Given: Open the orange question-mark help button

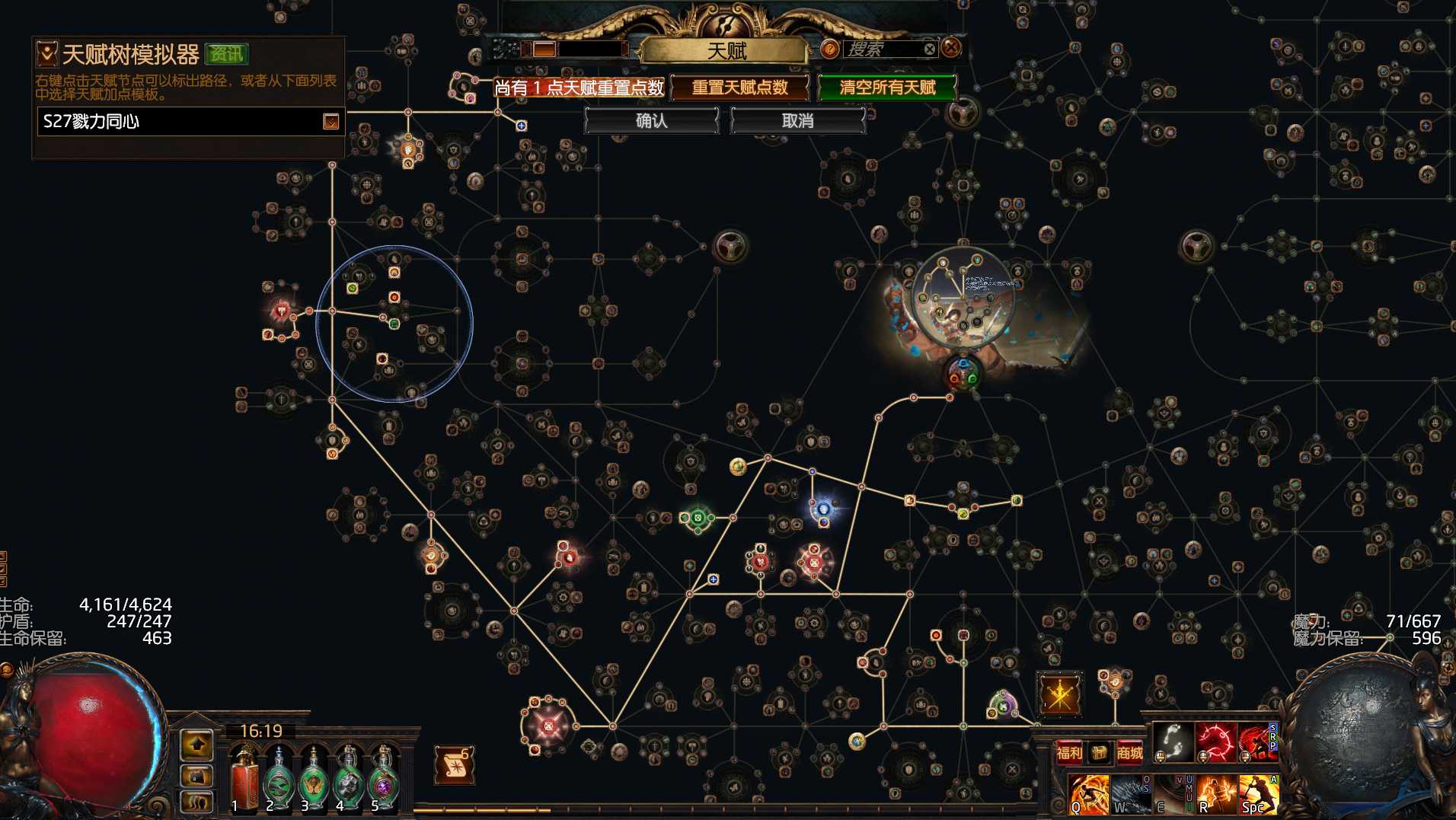Looking at the screenshot, I should tap(829, 49).
